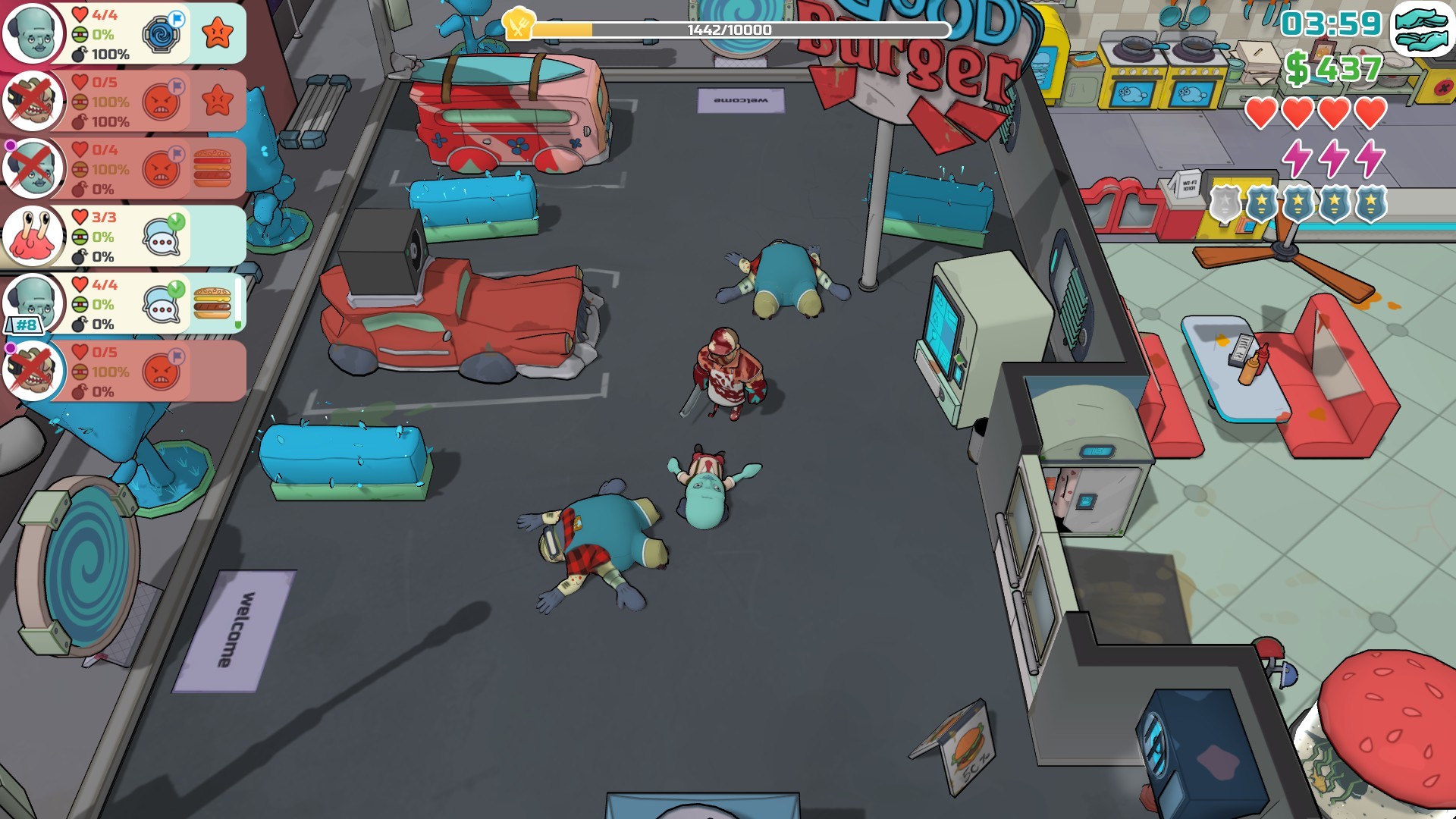
Task: Click the #8 table number tag on the customer card
Action: (24, 326)
